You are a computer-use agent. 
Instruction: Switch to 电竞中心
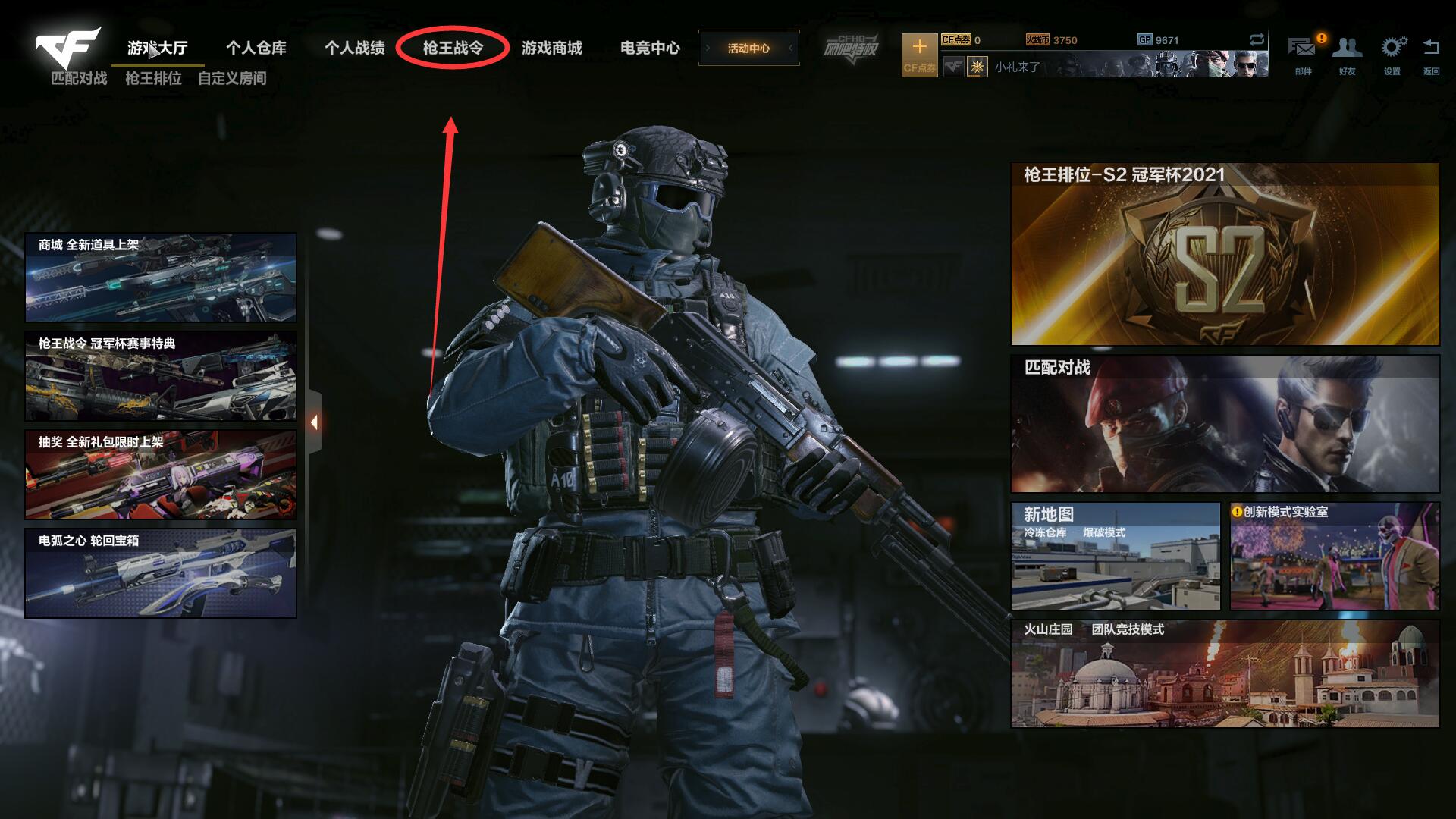point(650,48)
